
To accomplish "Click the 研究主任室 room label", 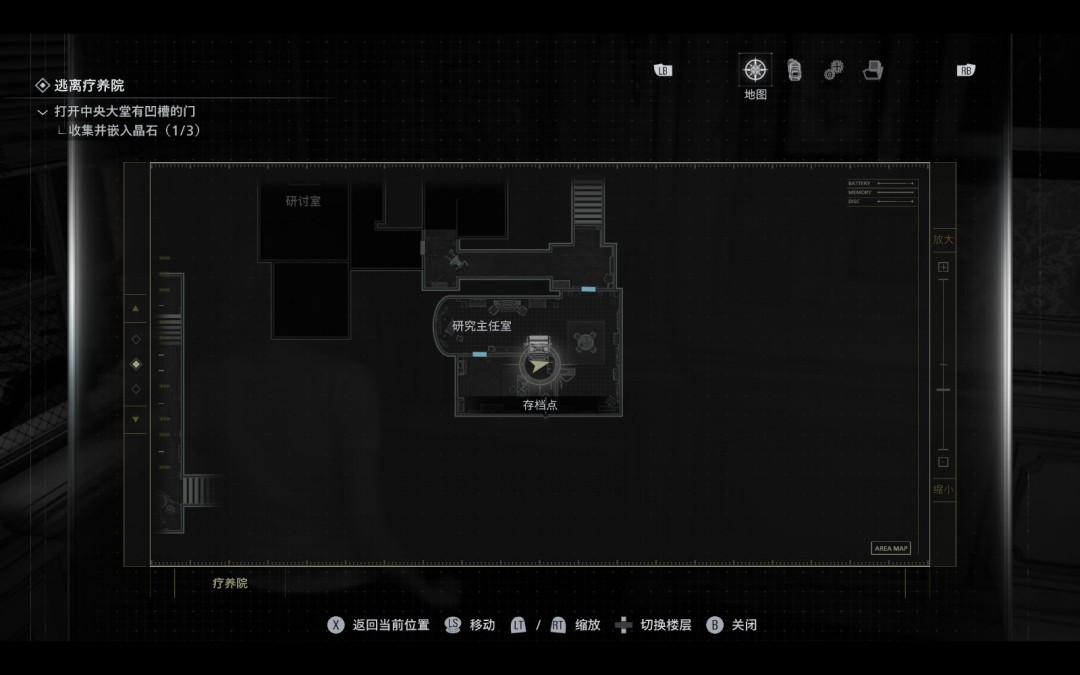I will tap(481, 326).
